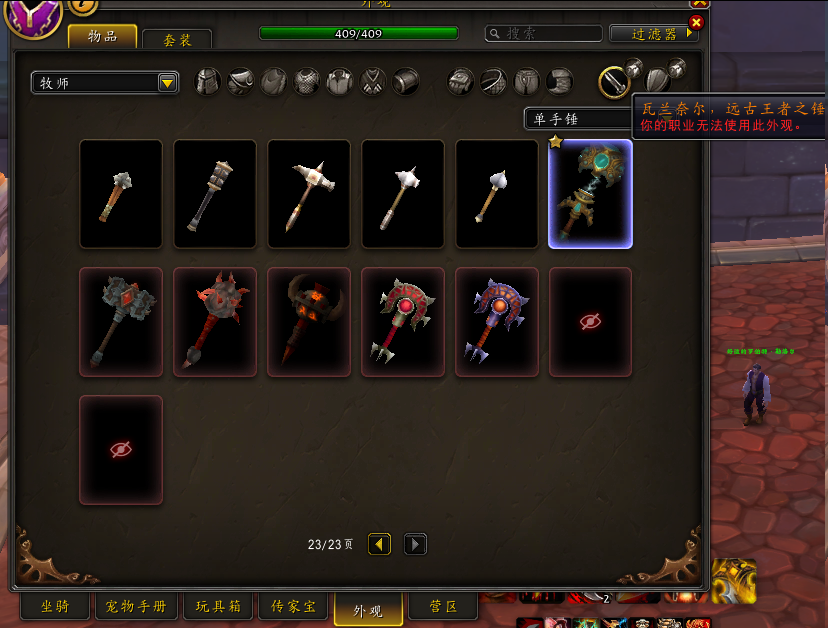Select the gloves slot icon
The height and width of the screenshot is (628, 828).
point(460,81)
